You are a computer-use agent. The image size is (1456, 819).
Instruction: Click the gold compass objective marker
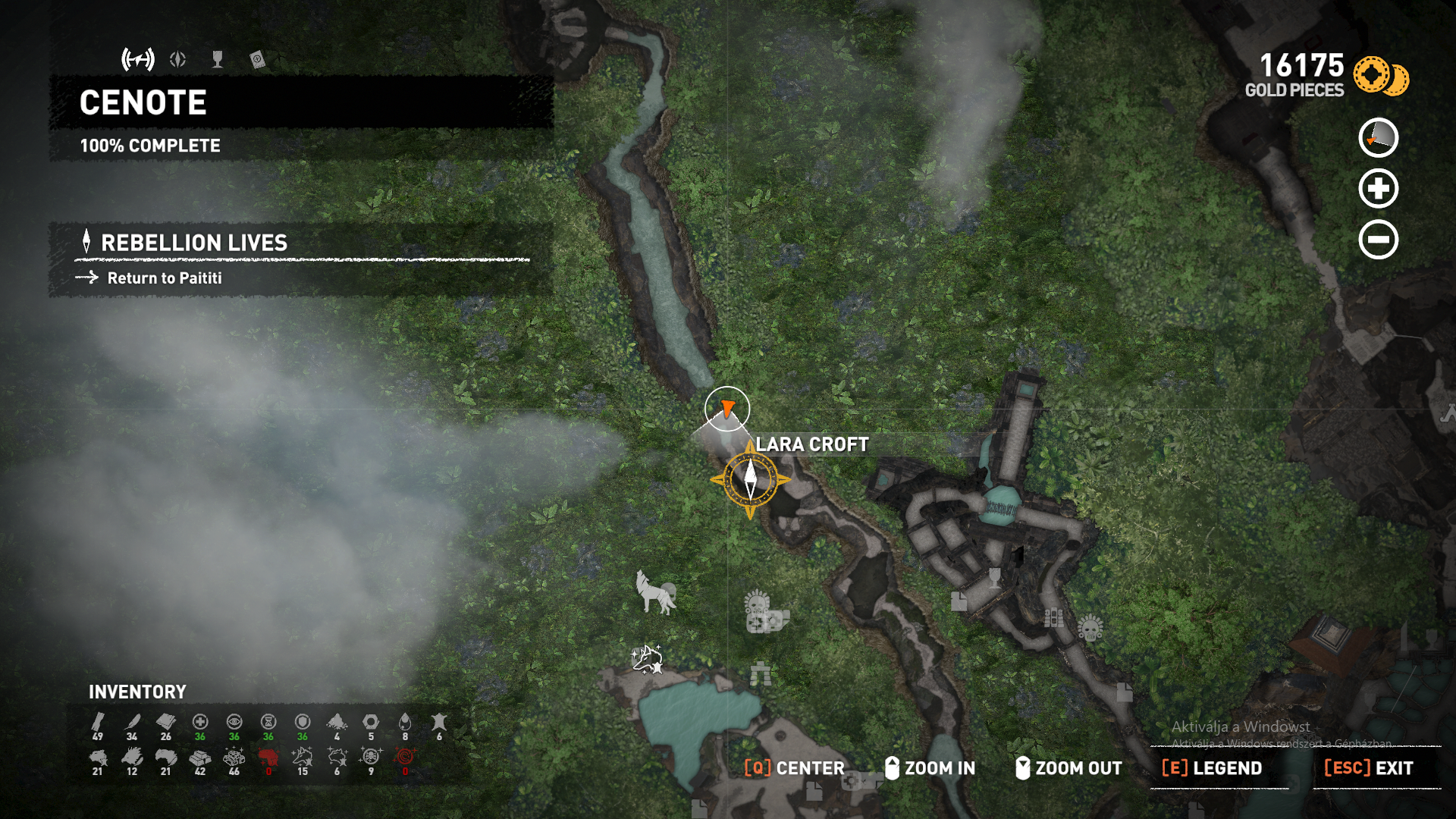coord(750,479)
